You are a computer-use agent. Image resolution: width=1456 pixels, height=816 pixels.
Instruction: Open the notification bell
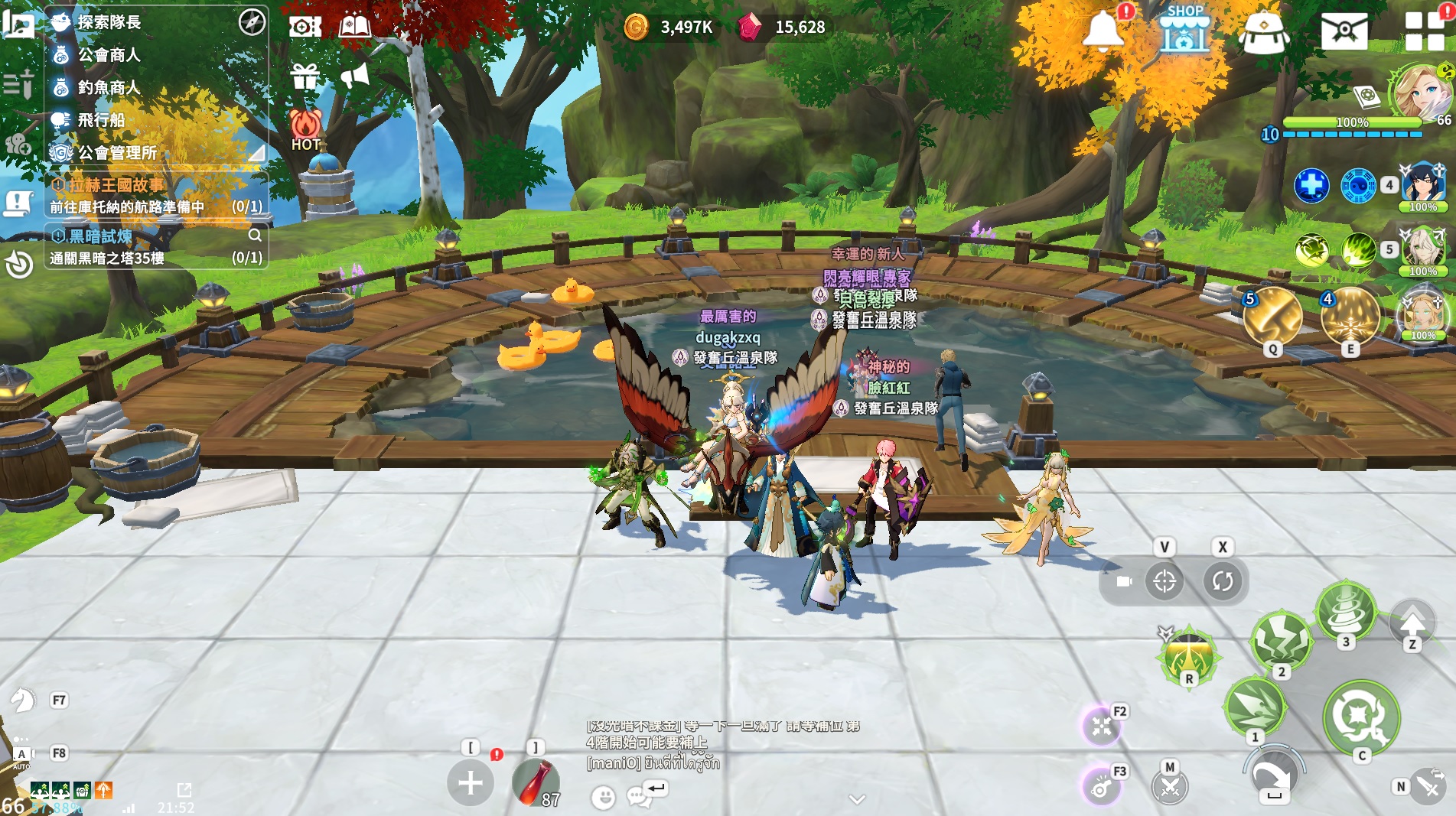pyautogui.click(x=1103, y=31)
